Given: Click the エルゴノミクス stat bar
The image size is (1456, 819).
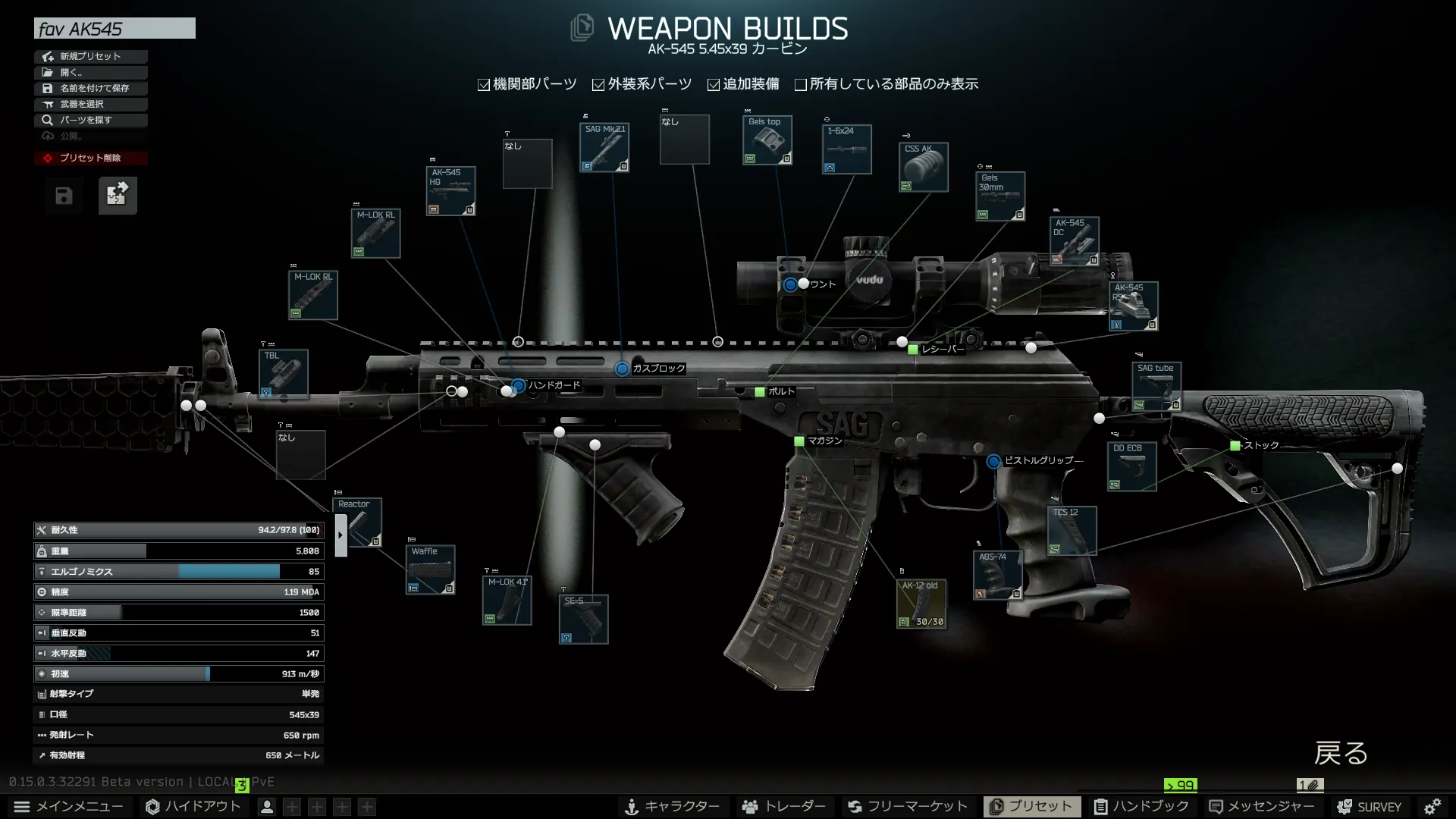Looking at the screenshot, I should tap(178, 571).
